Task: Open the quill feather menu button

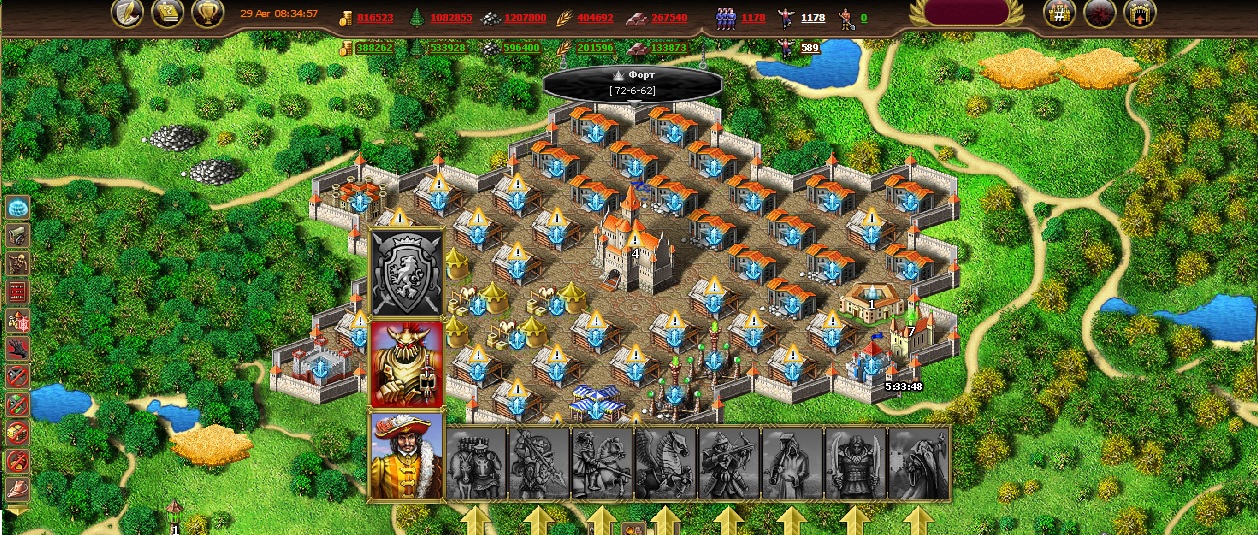Action: click(x=127, y=14)
